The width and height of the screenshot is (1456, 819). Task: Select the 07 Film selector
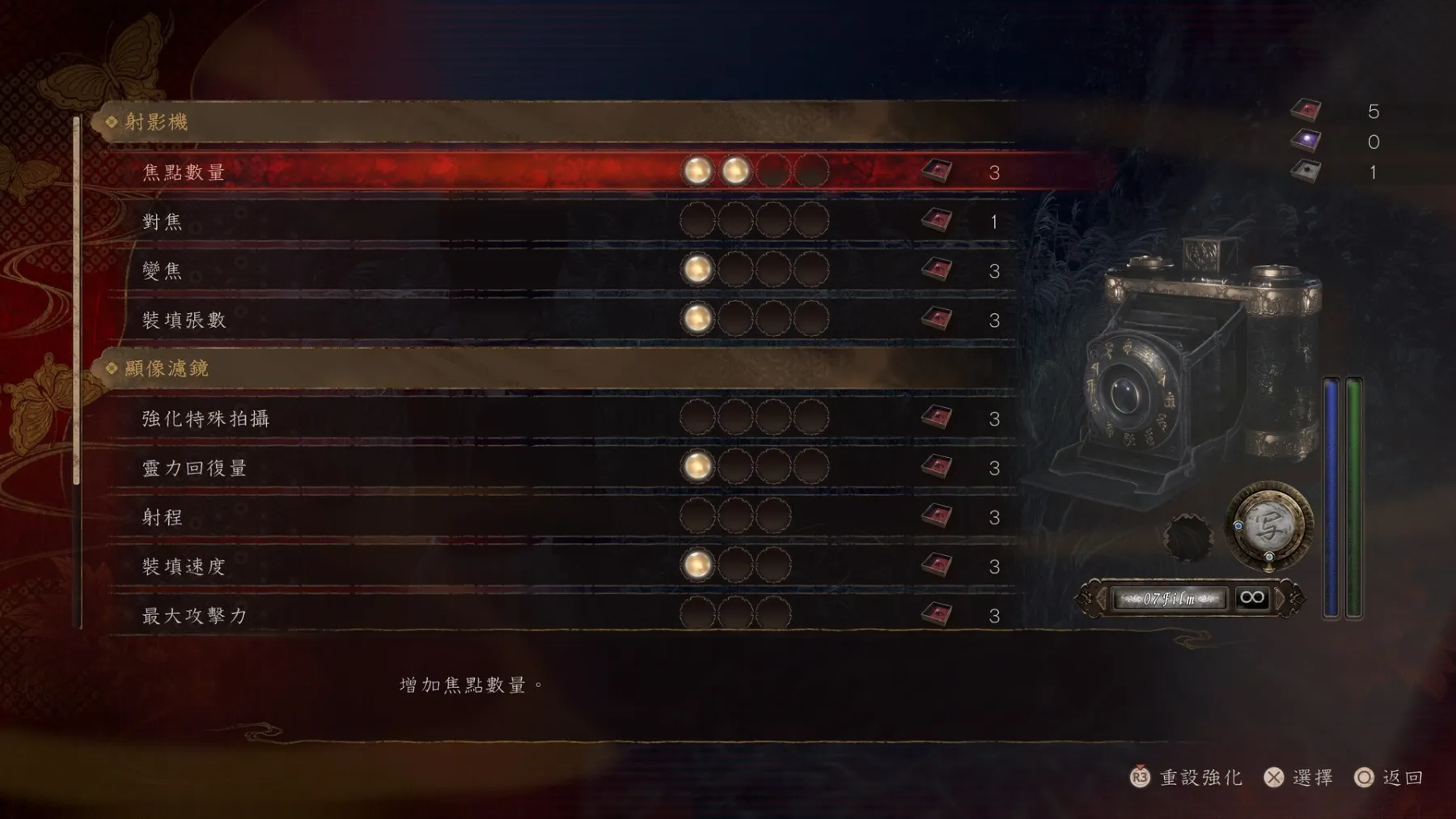click(1170, 599)
